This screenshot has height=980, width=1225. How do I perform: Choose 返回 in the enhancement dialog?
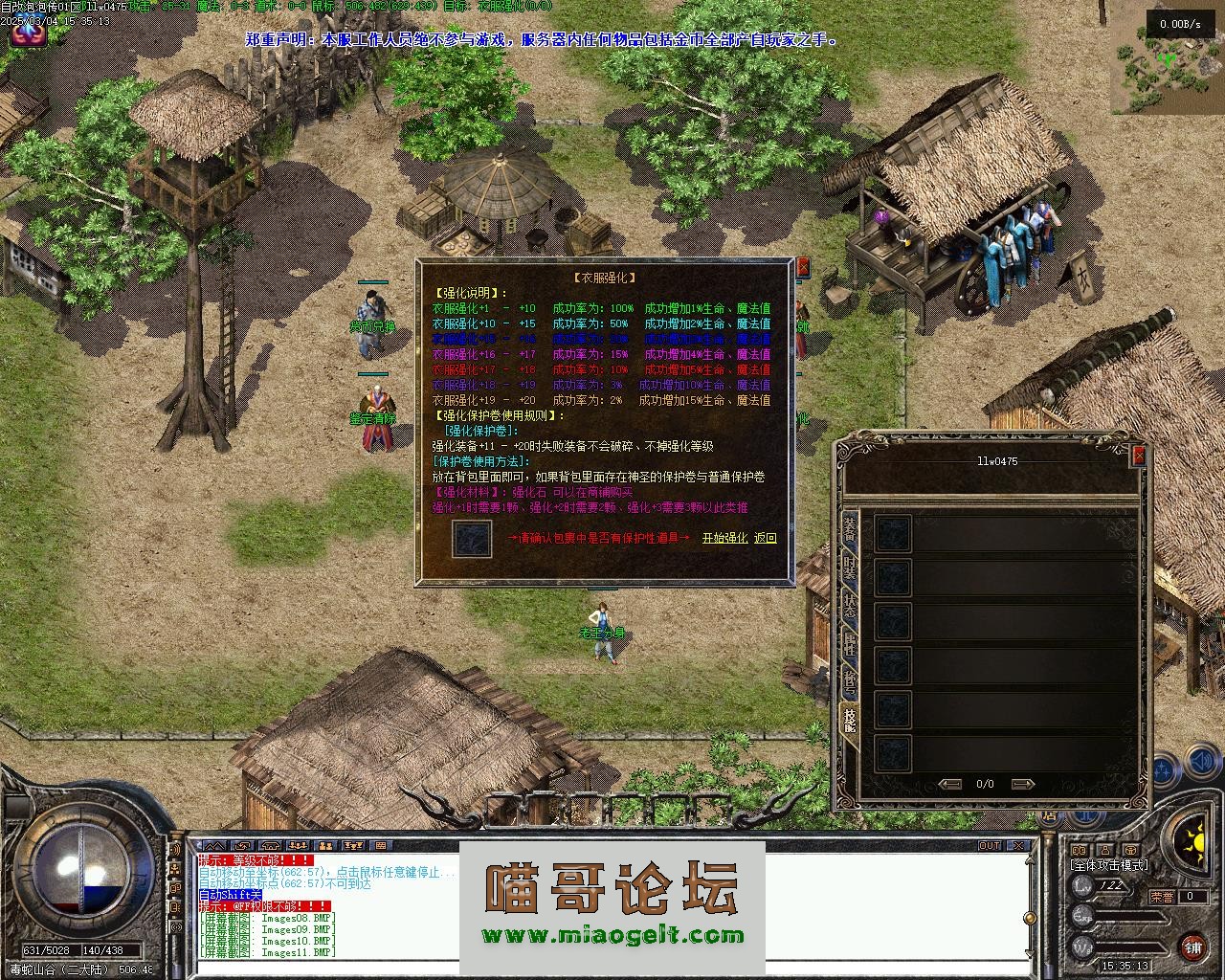(766, 539)
